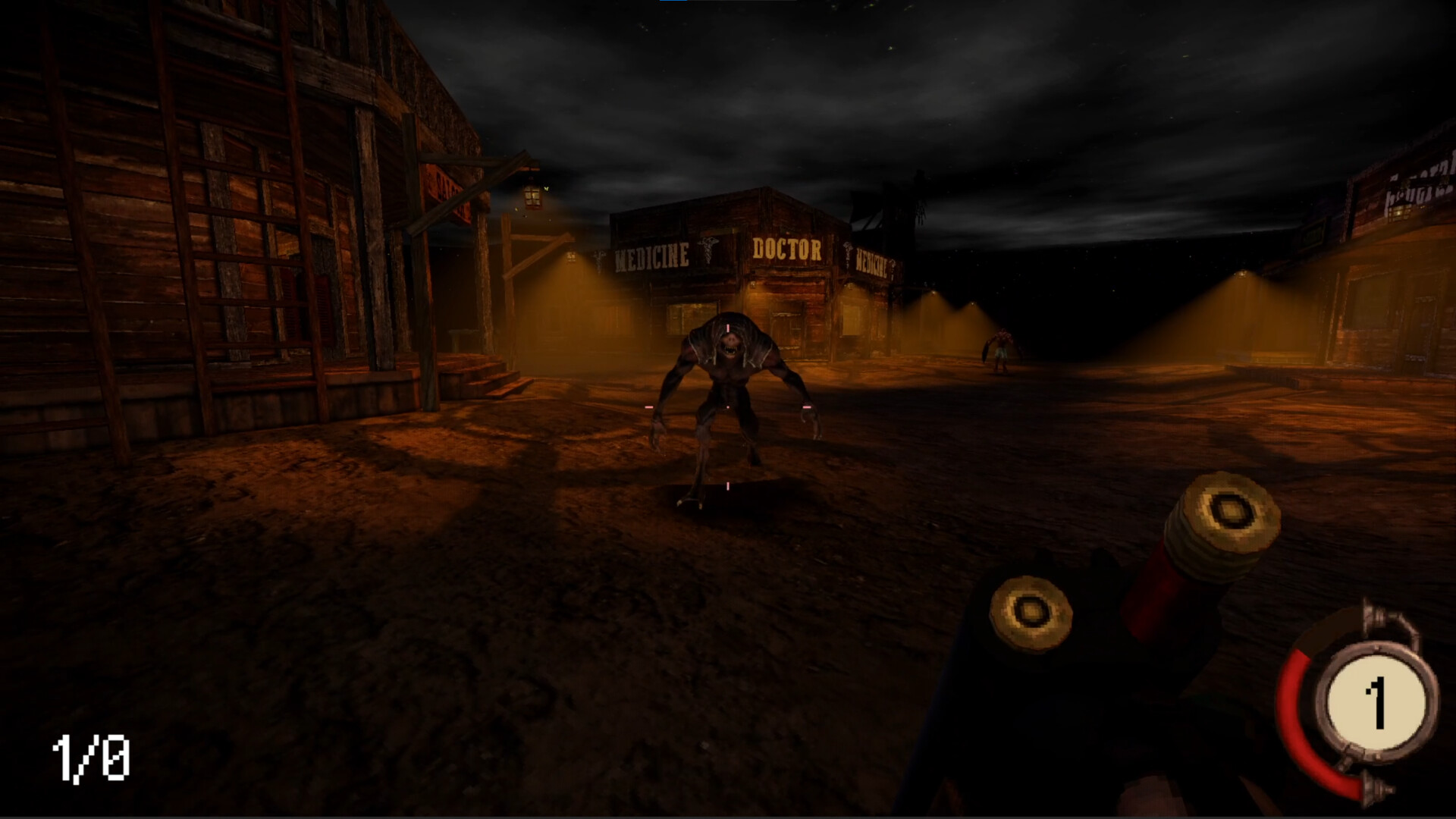The width and height of the screenshot is (1456, 819).
Task: Click the caduceus icon beside MEDICINE sign
Action: [x=708, y=253]
